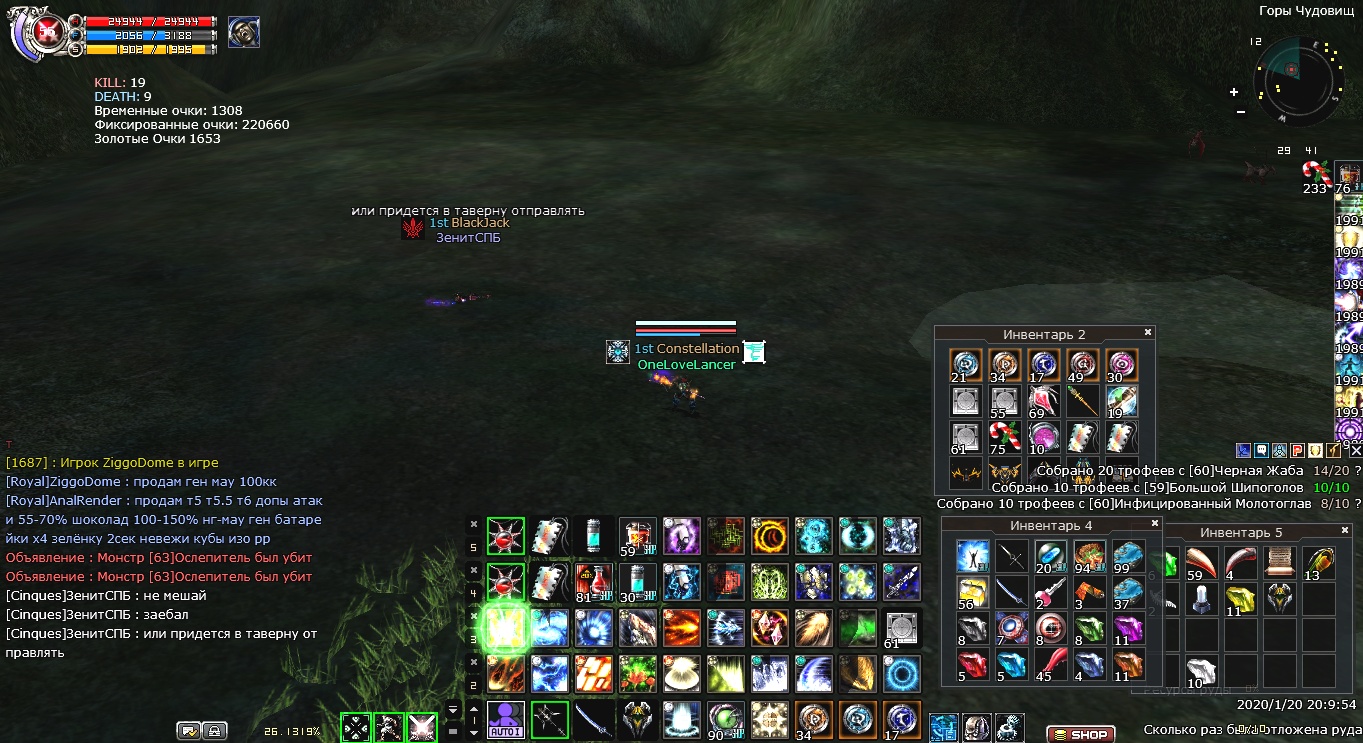Screen dimensions: 1363x743
Task: Use the red 20% potion with 81
Action: 592,580
